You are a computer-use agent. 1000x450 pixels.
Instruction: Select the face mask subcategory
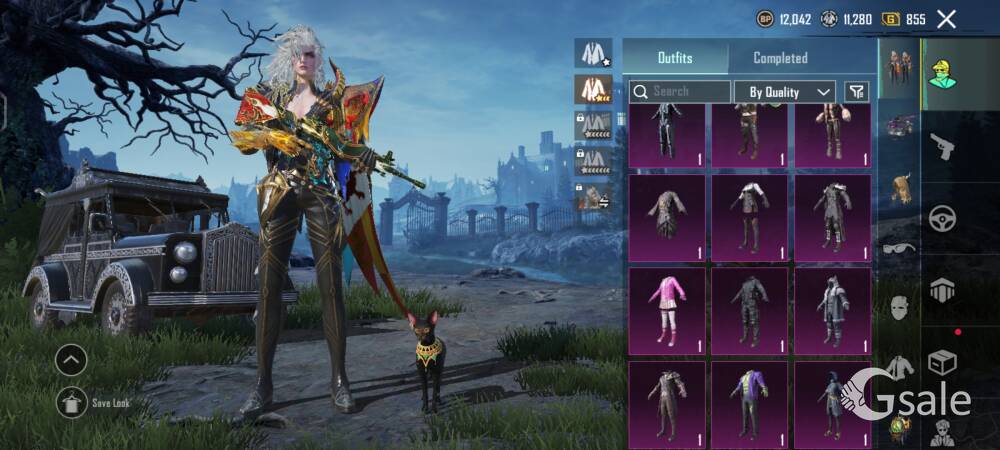pos(898,307)
